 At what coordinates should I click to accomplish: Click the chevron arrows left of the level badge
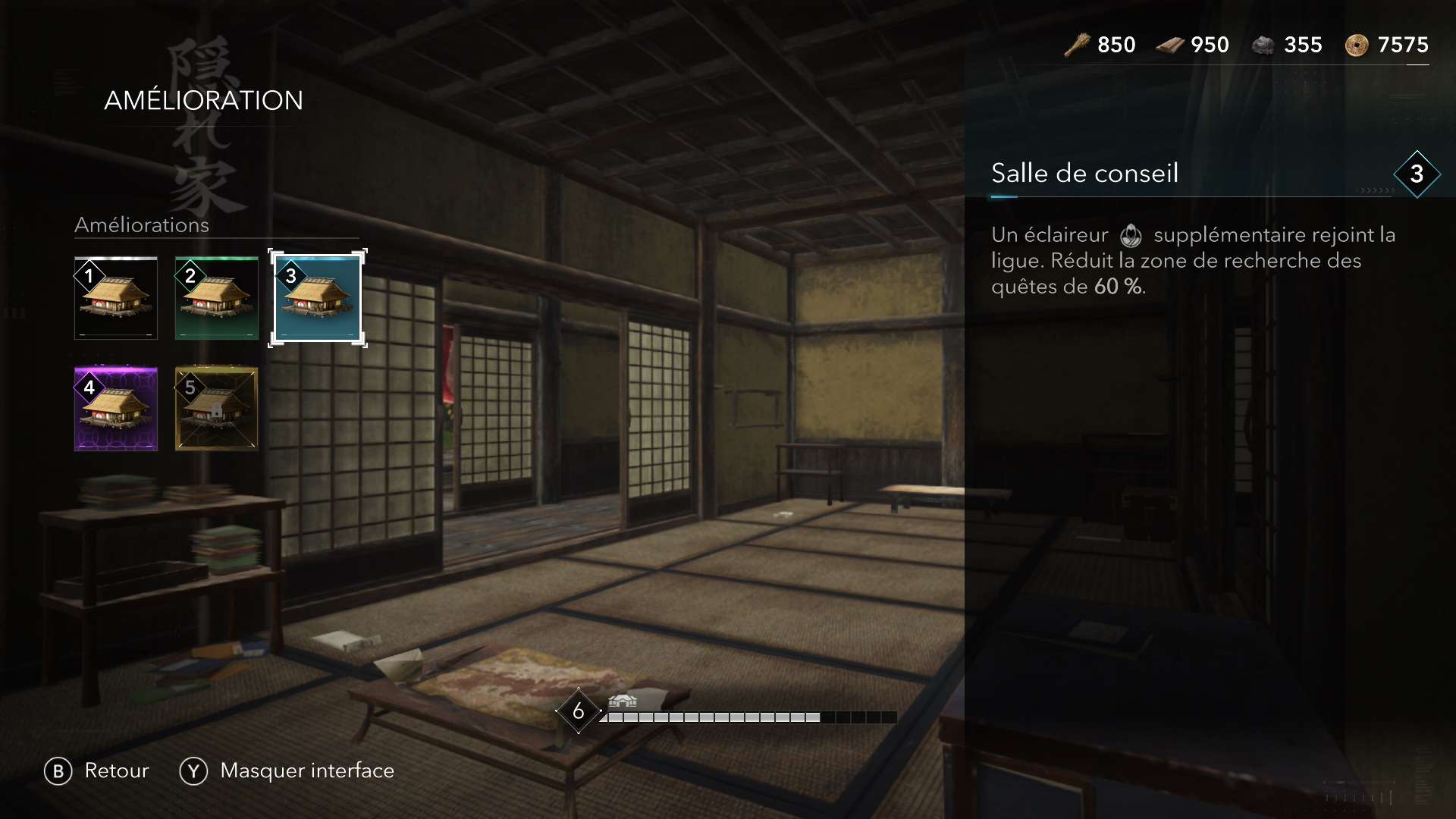click(1374, 191)
